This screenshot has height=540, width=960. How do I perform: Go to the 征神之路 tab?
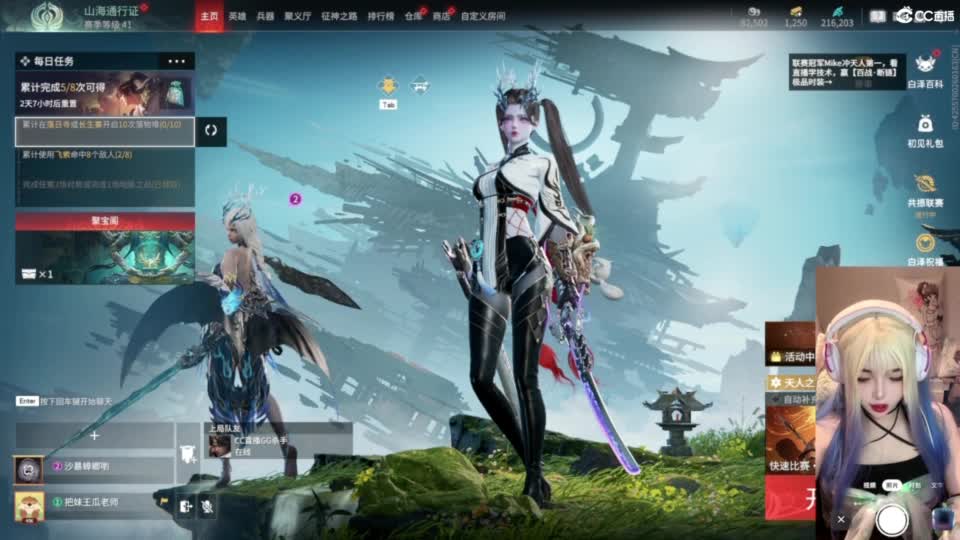[x=337, y=17]
